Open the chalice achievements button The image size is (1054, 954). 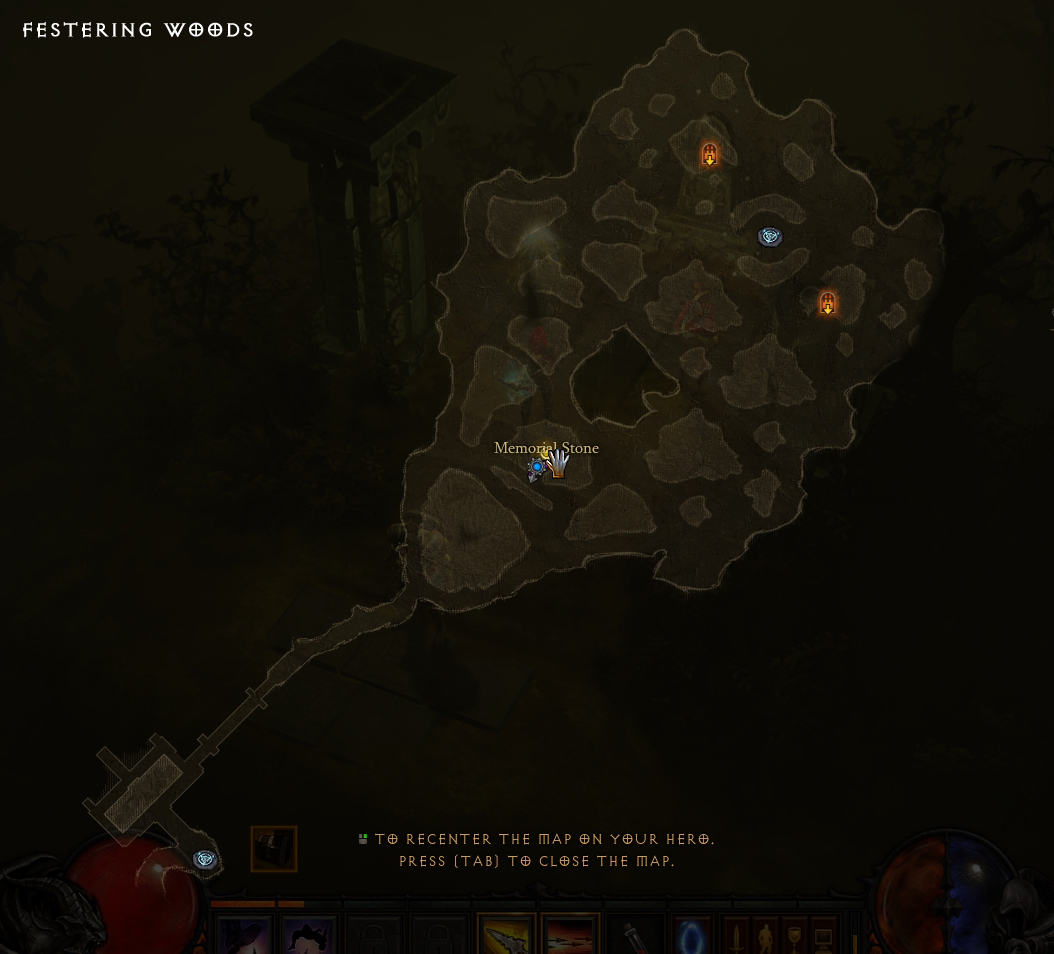(794, 938)
